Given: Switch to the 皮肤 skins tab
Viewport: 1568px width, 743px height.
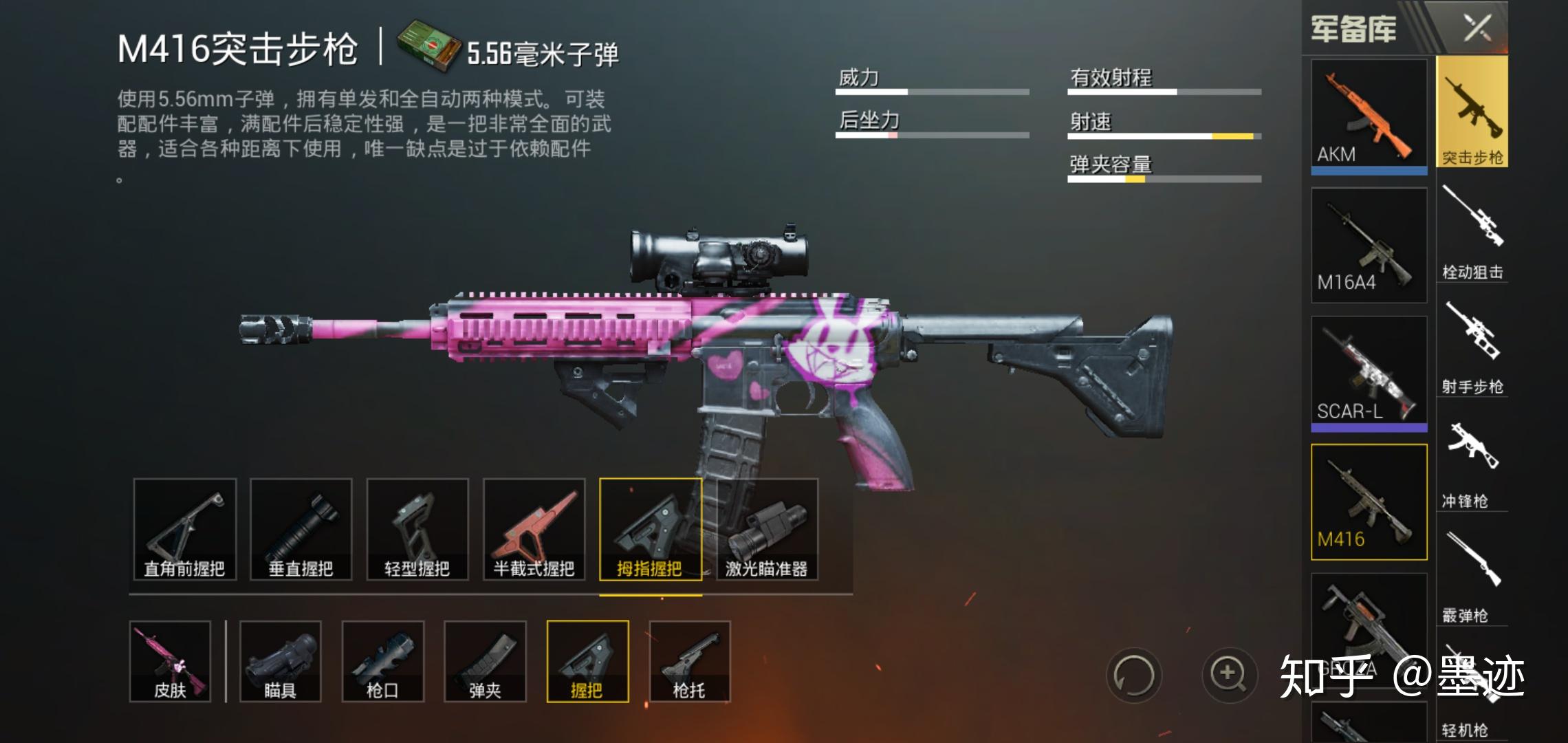Looking at the screenshot, I should pyautogui.click(x=170, y=662).
